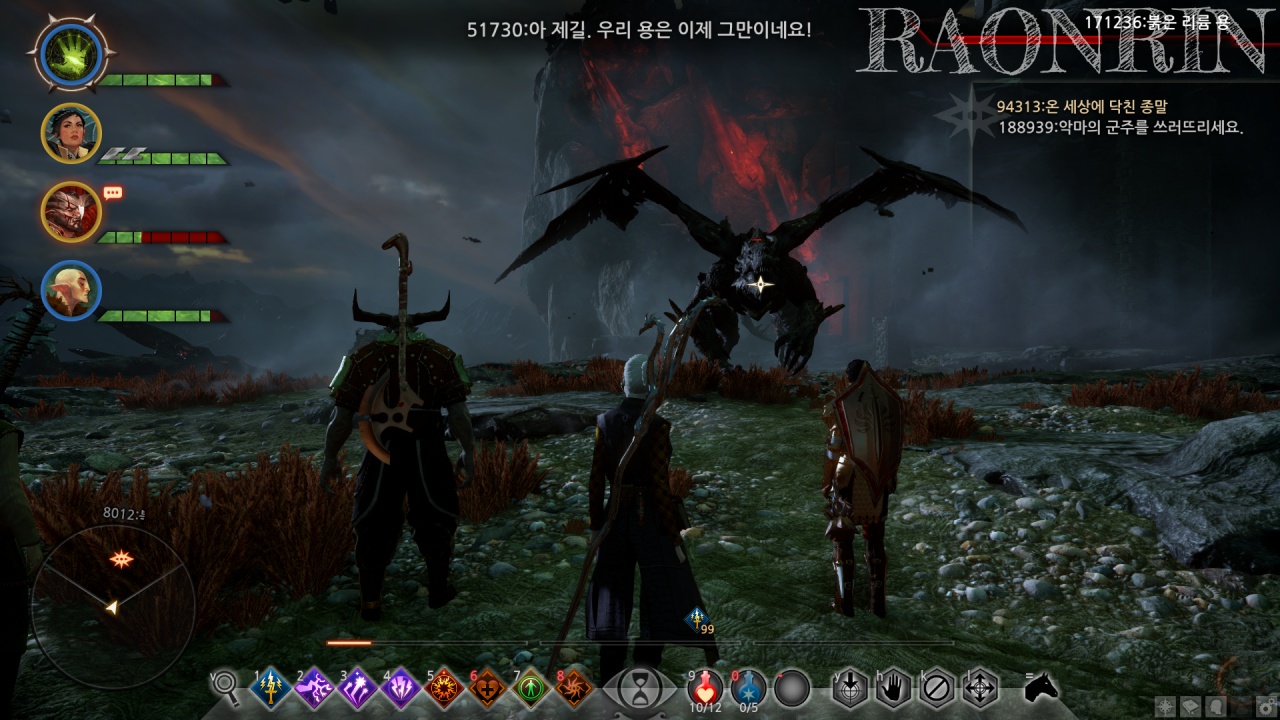
Task: Choose the bald elf mage portrait
Action: pos(71,290)
